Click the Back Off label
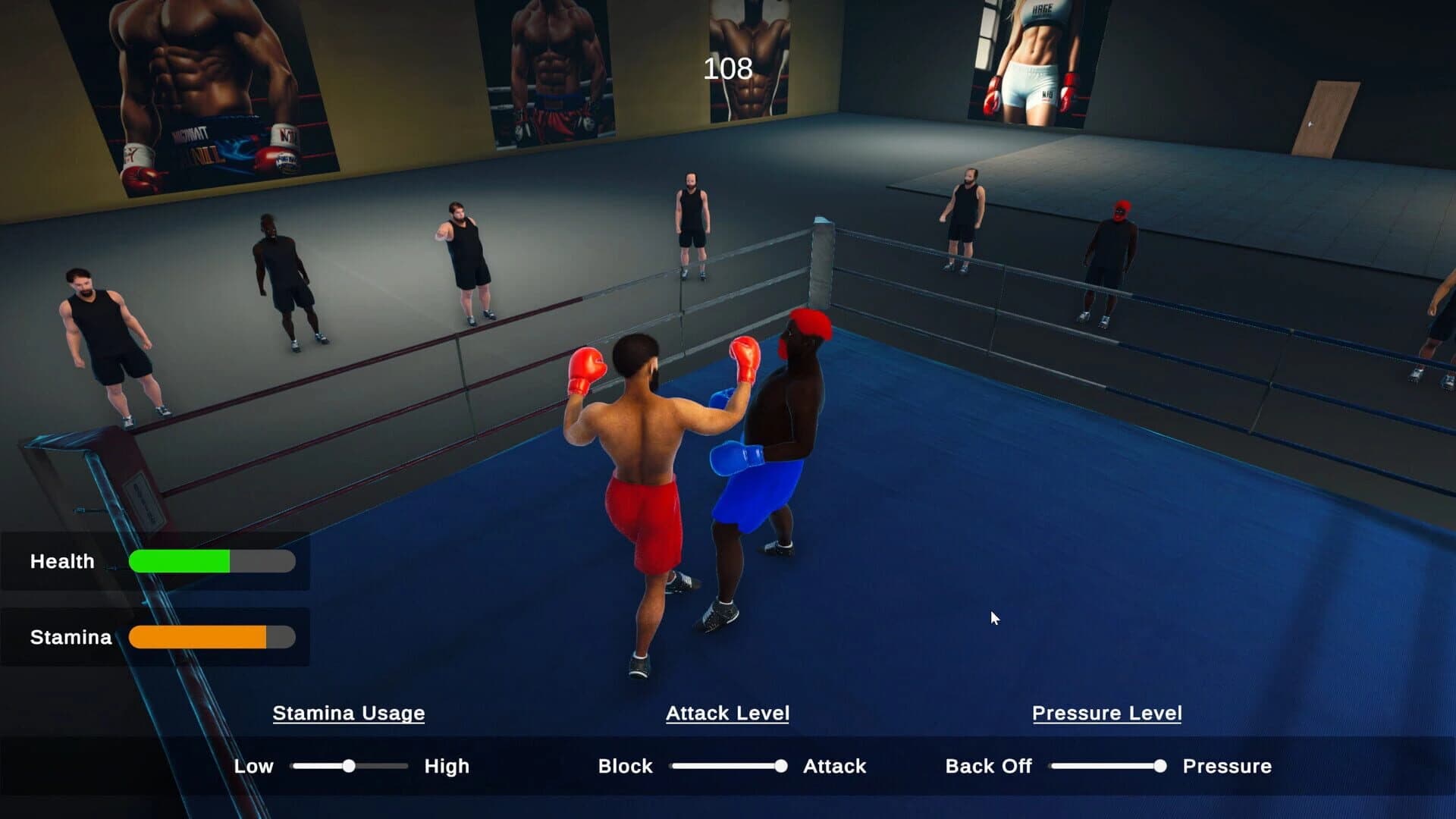The image size is (1456, 819). pos(989,766)
